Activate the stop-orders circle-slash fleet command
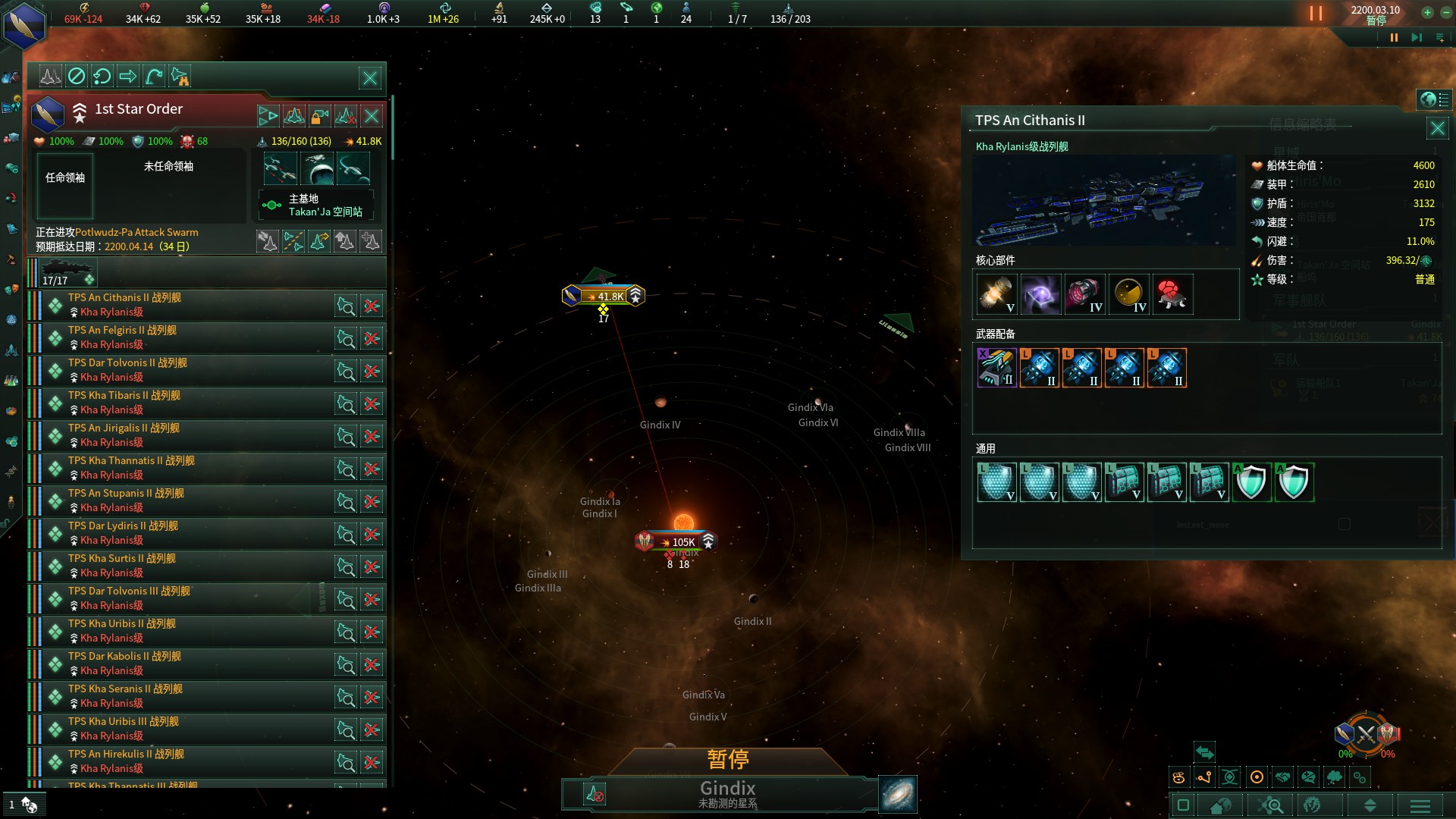 click(77, 76)
